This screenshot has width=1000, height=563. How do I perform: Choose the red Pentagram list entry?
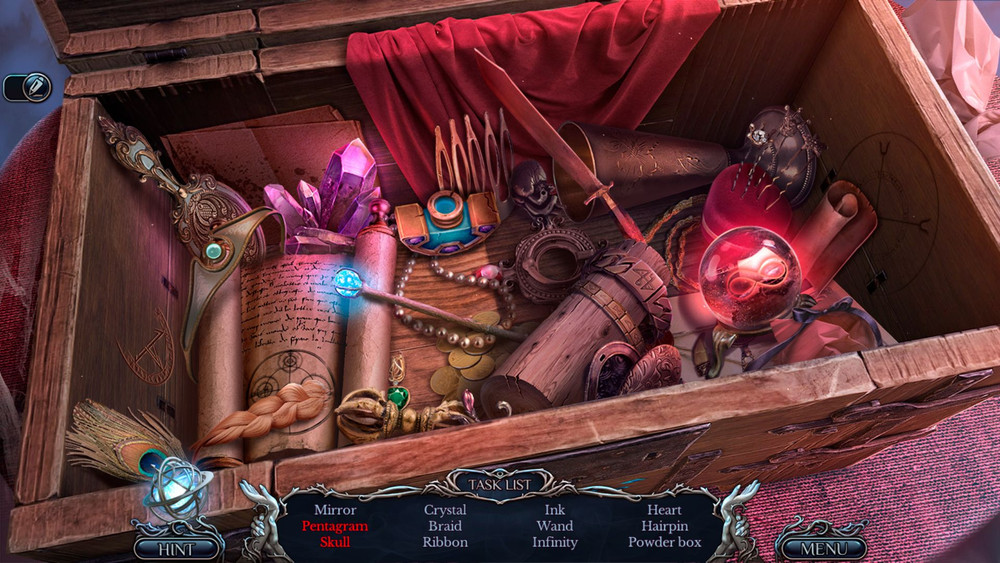[x=335, y=526]
